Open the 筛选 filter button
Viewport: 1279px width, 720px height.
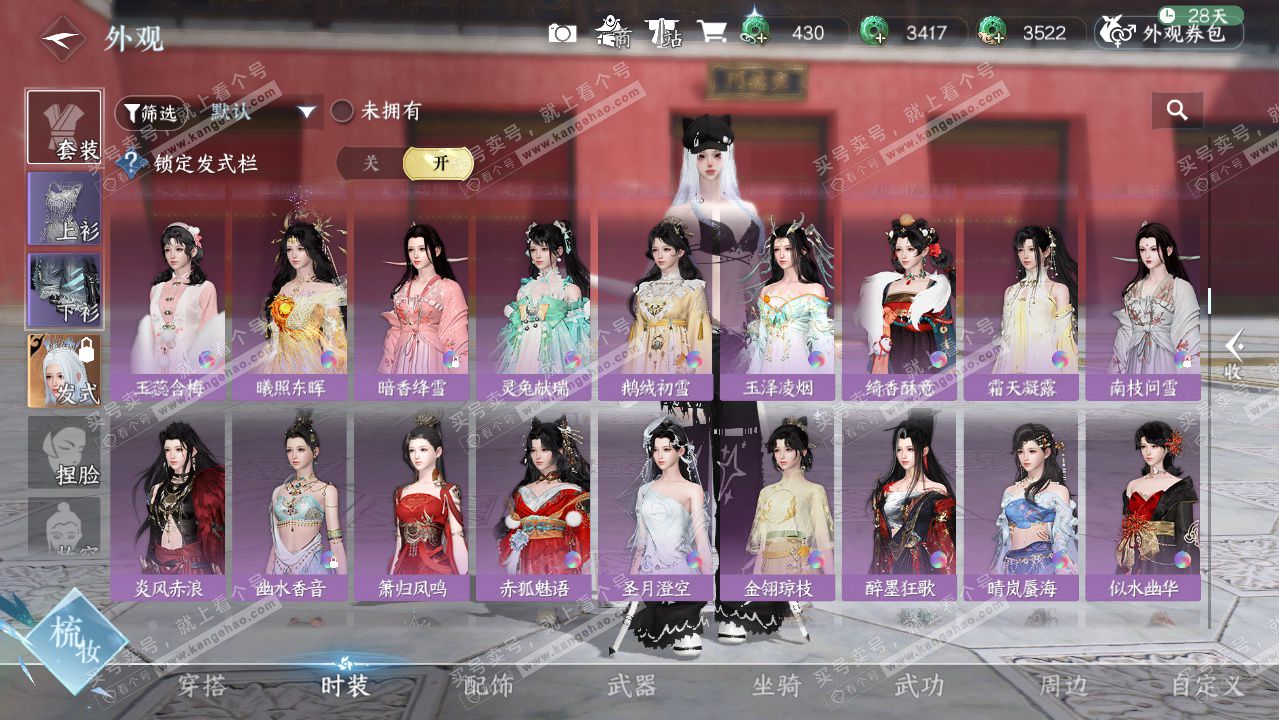click(151, 112)
